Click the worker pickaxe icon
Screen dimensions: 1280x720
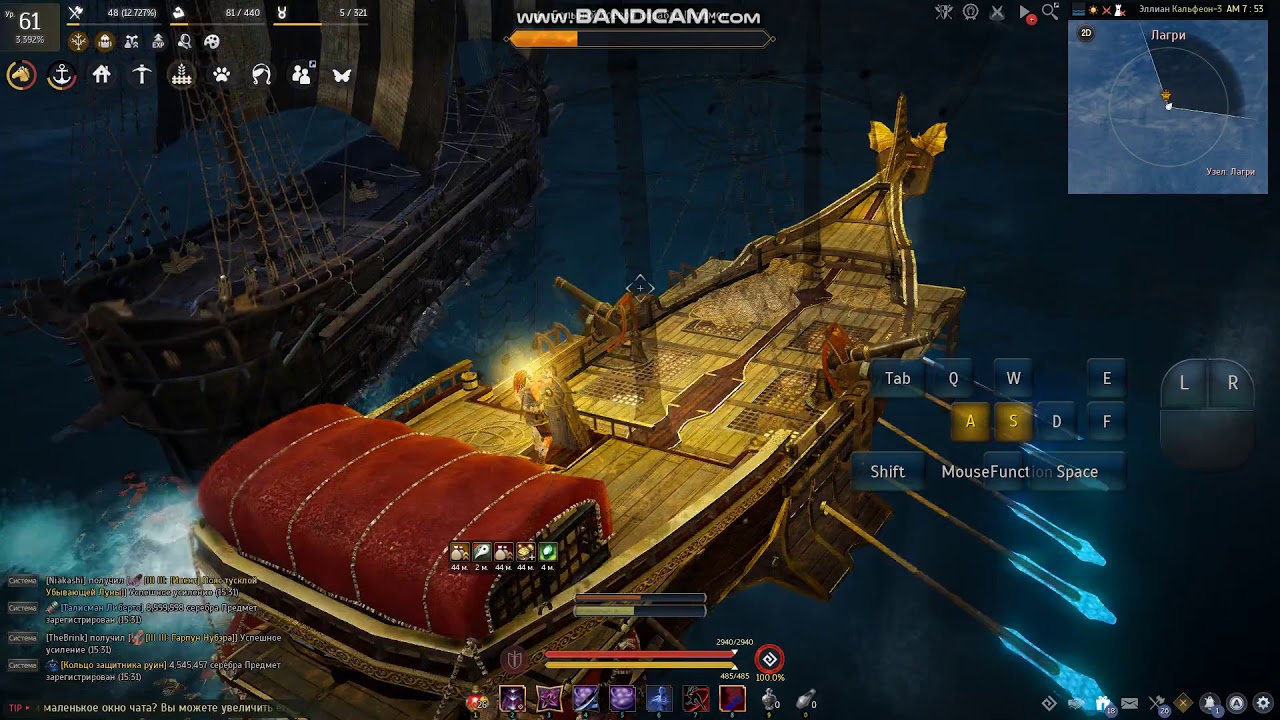tap(142, 75)
